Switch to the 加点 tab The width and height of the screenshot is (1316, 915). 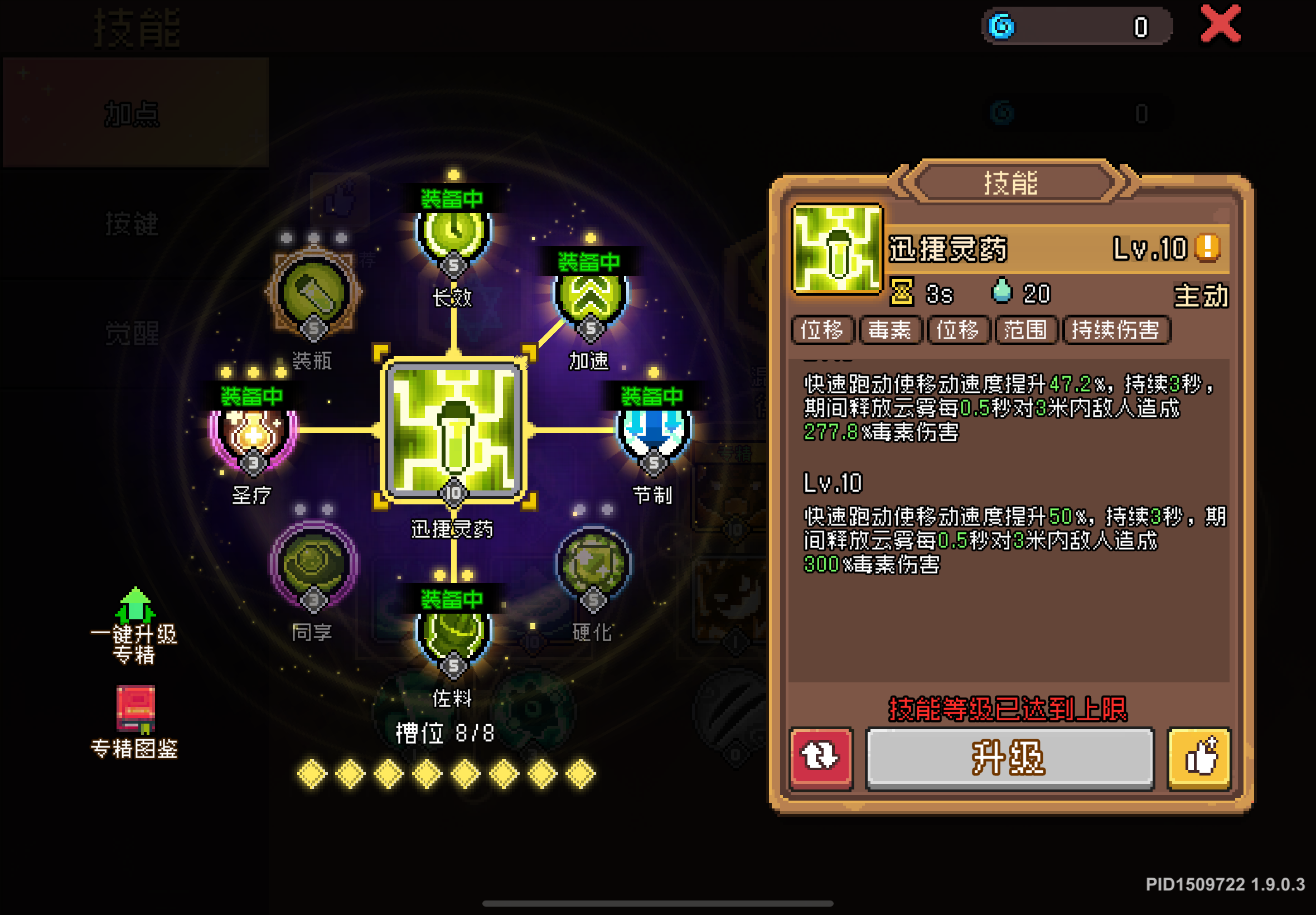133,113
